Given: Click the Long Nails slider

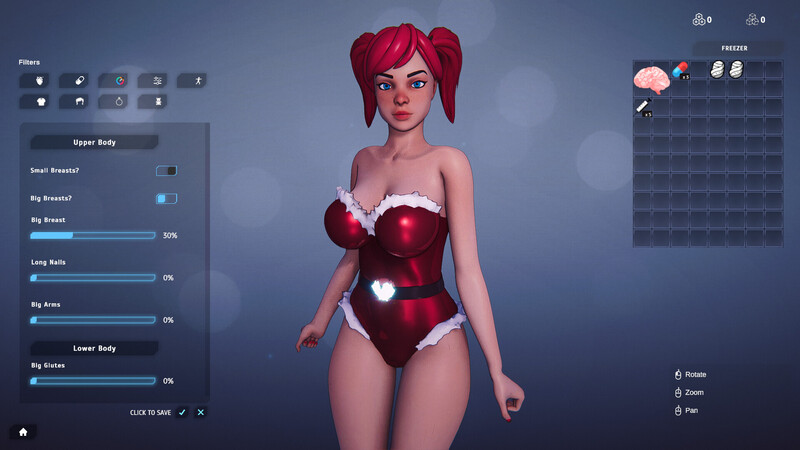Looking at the screenshot, I should (x=93, y=278).
